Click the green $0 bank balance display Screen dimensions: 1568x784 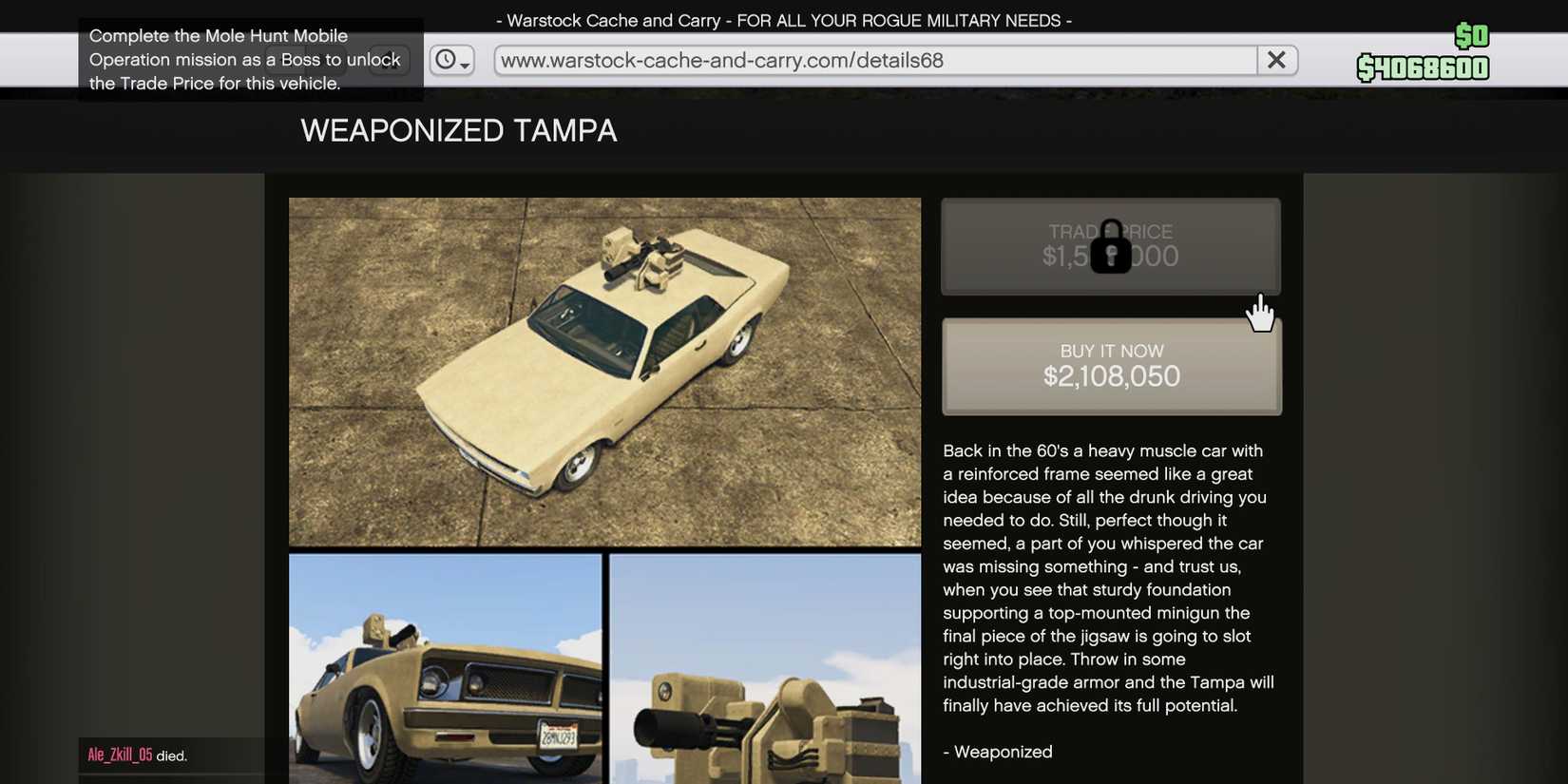click(1472, 36)
